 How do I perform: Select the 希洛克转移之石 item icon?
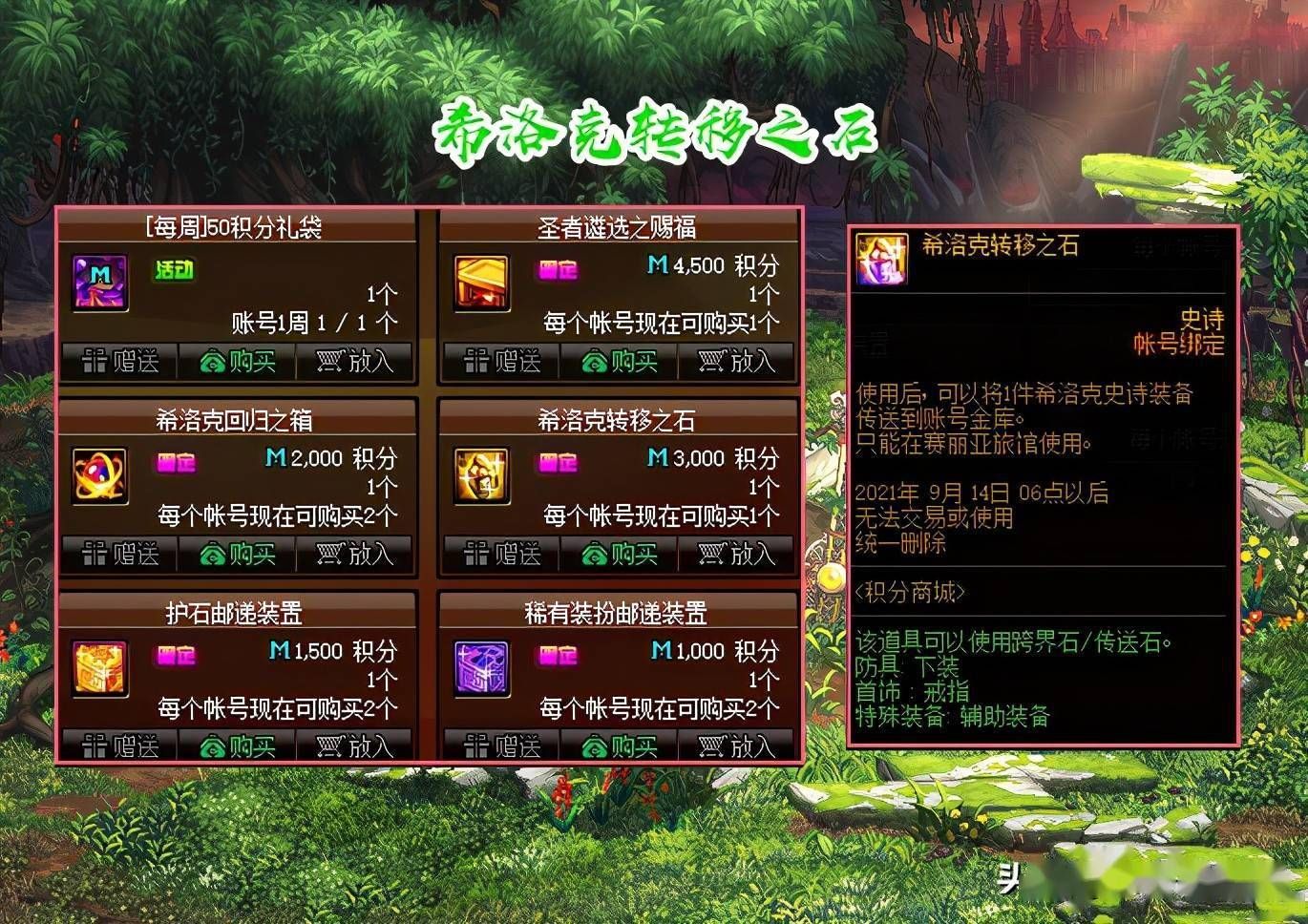pyautogui.click(x=480, y=477)
